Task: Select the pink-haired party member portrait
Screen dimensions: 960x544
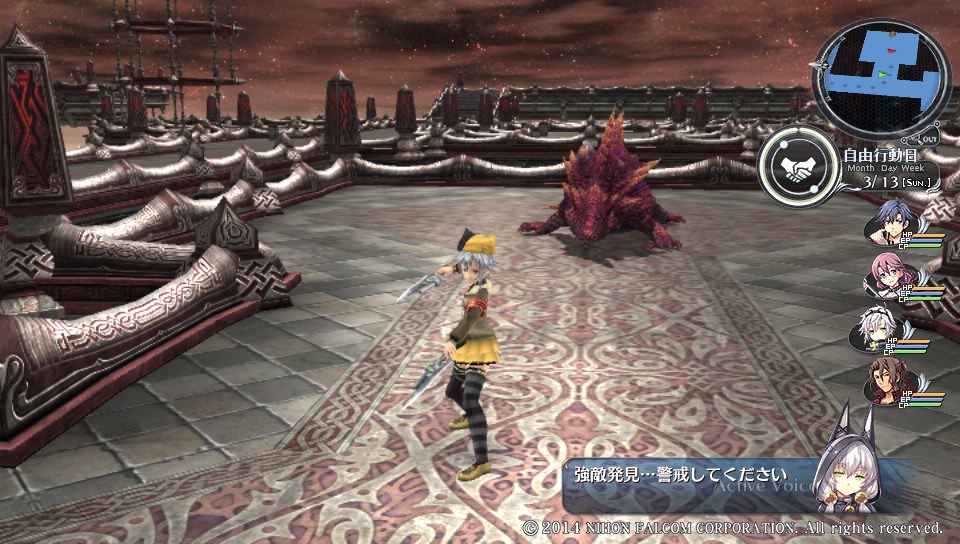Action: tap(884, 276)
